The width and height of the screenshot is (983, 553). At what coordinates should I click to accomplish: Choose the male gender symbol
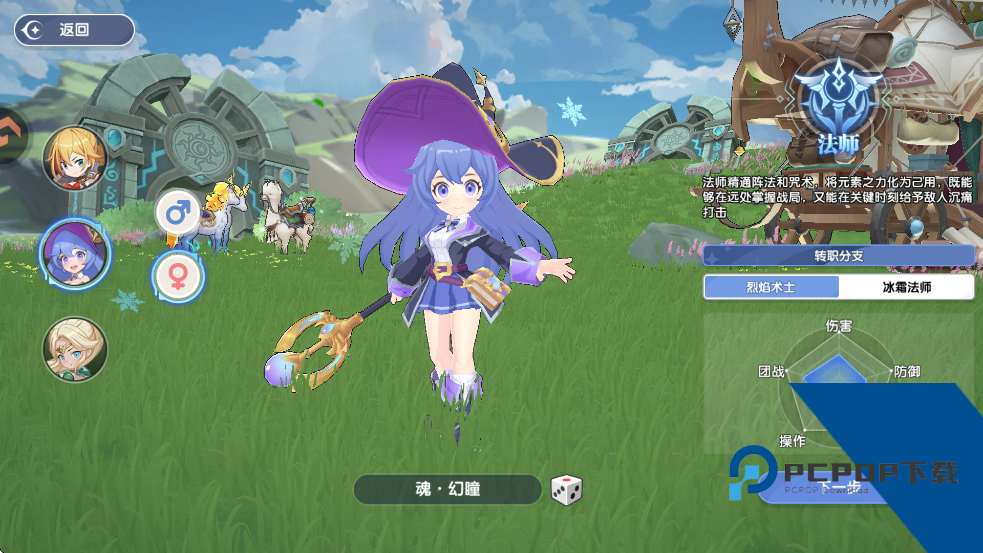coord(177,212)
